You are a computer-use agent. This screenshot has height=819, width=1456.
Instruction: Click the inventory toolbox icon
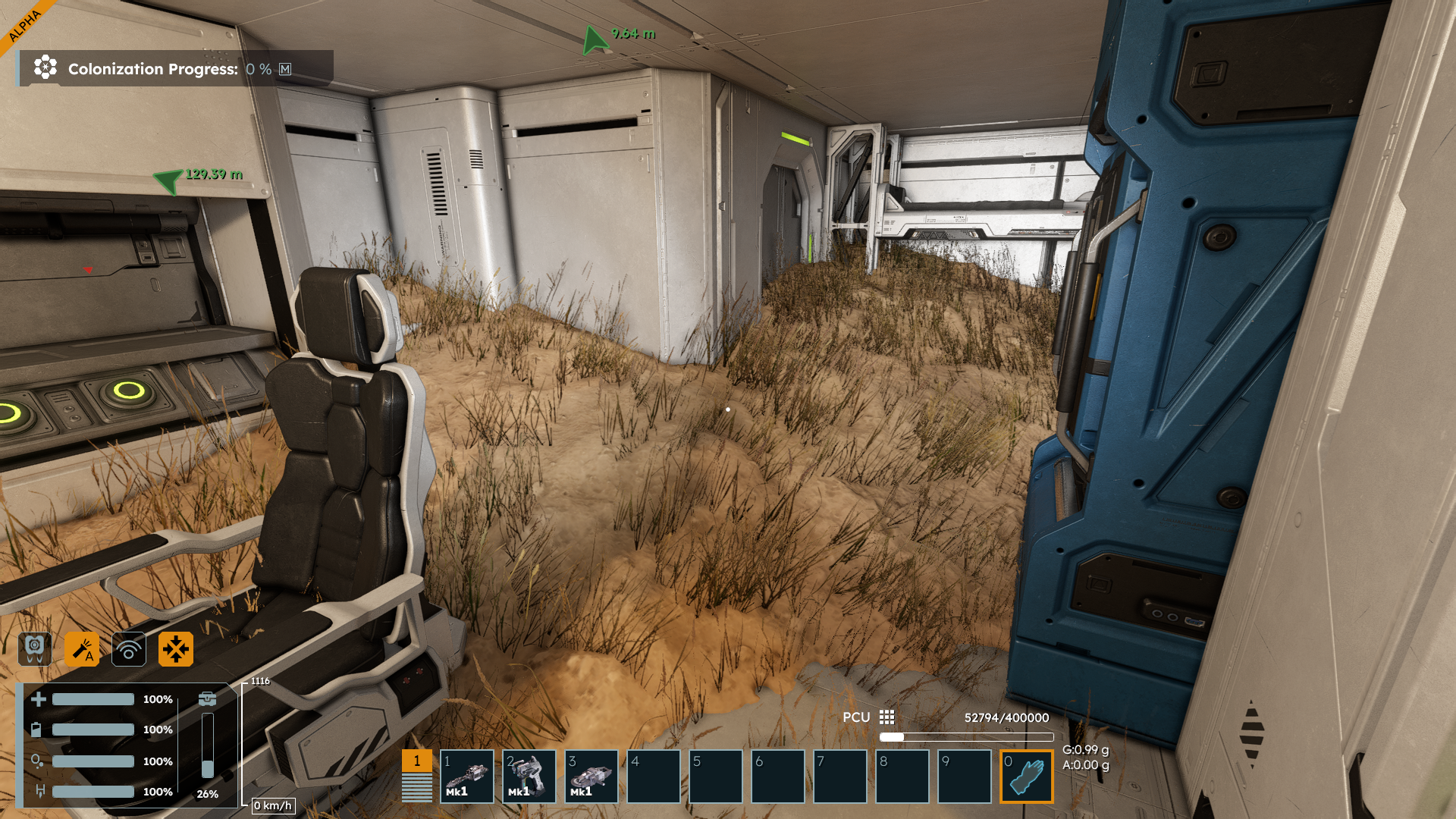pos(207,699)
